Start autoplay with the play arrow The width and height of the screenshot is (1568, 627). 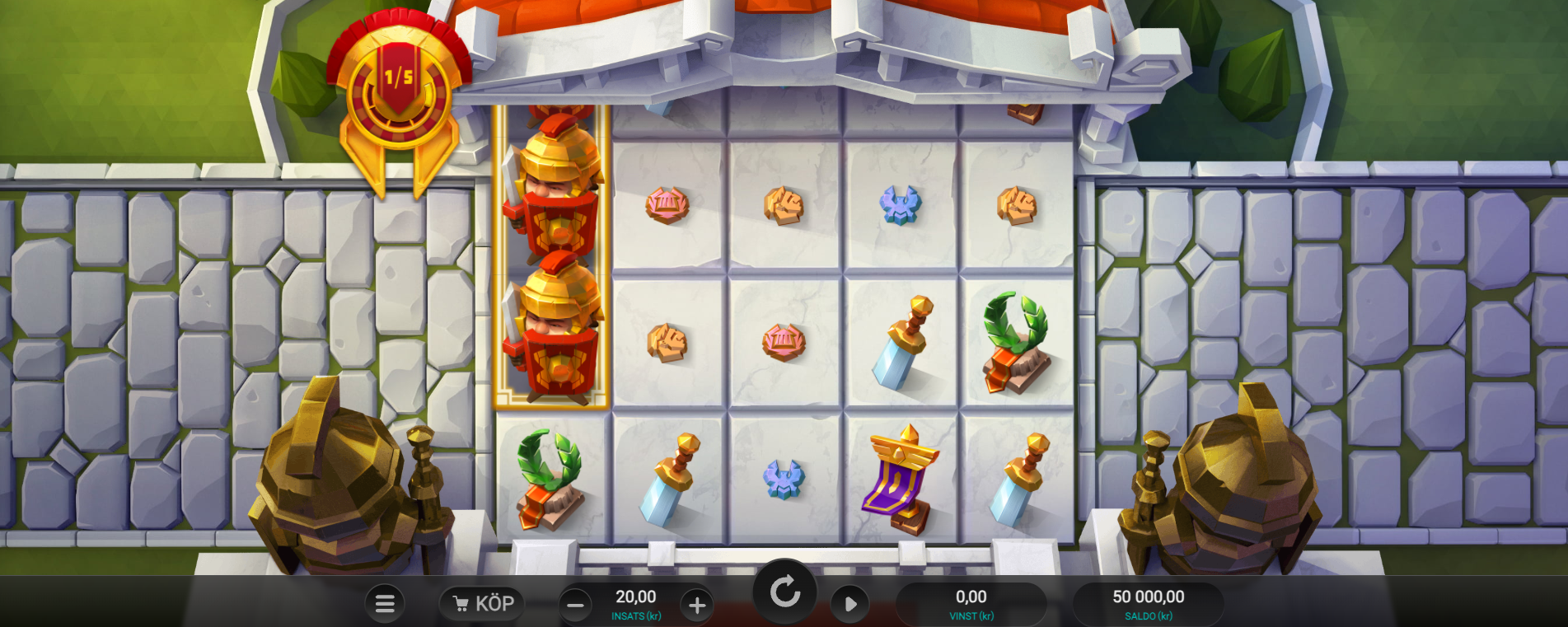(849, 602)
